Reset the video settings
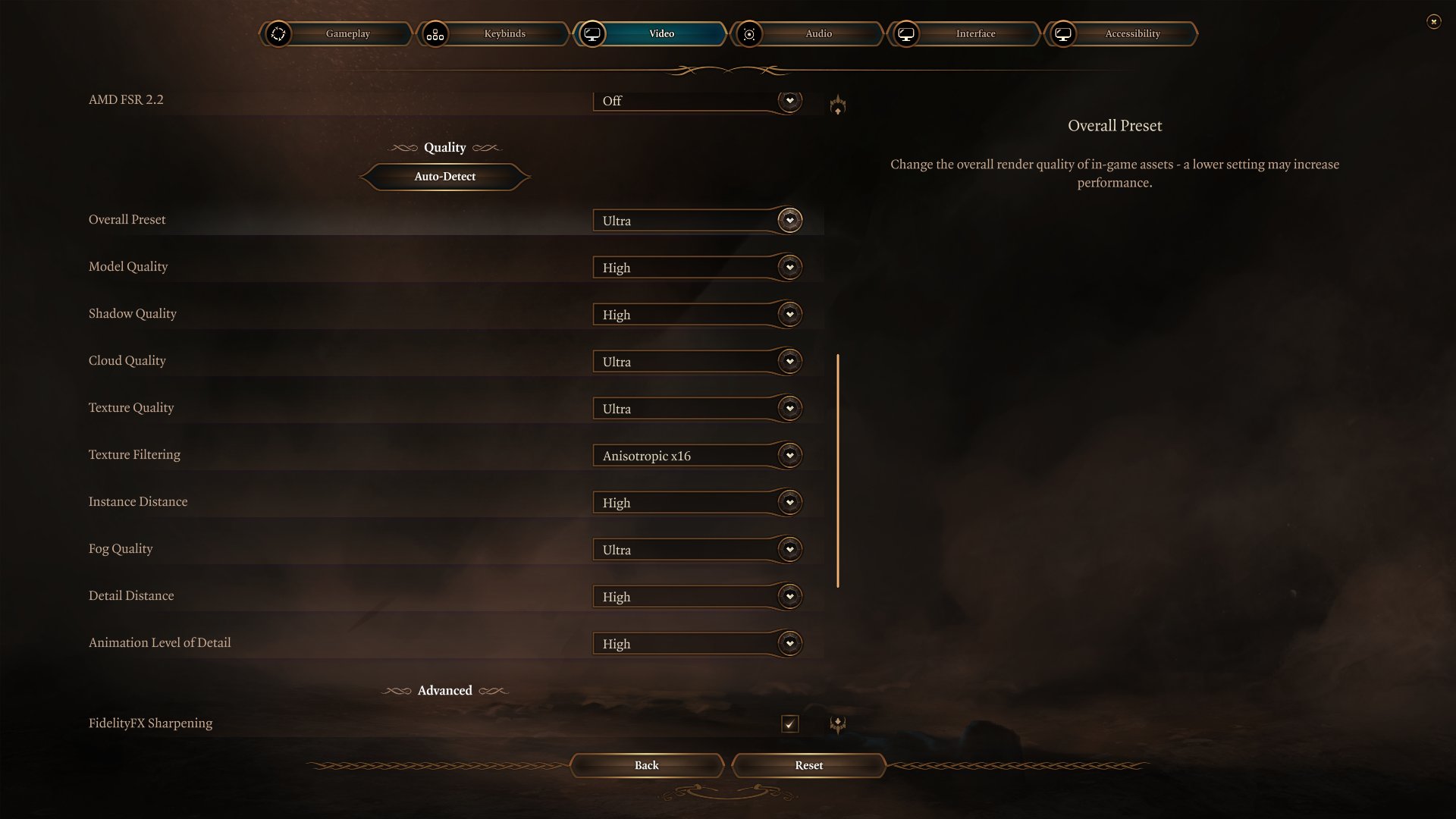 (x=808, y=765)
